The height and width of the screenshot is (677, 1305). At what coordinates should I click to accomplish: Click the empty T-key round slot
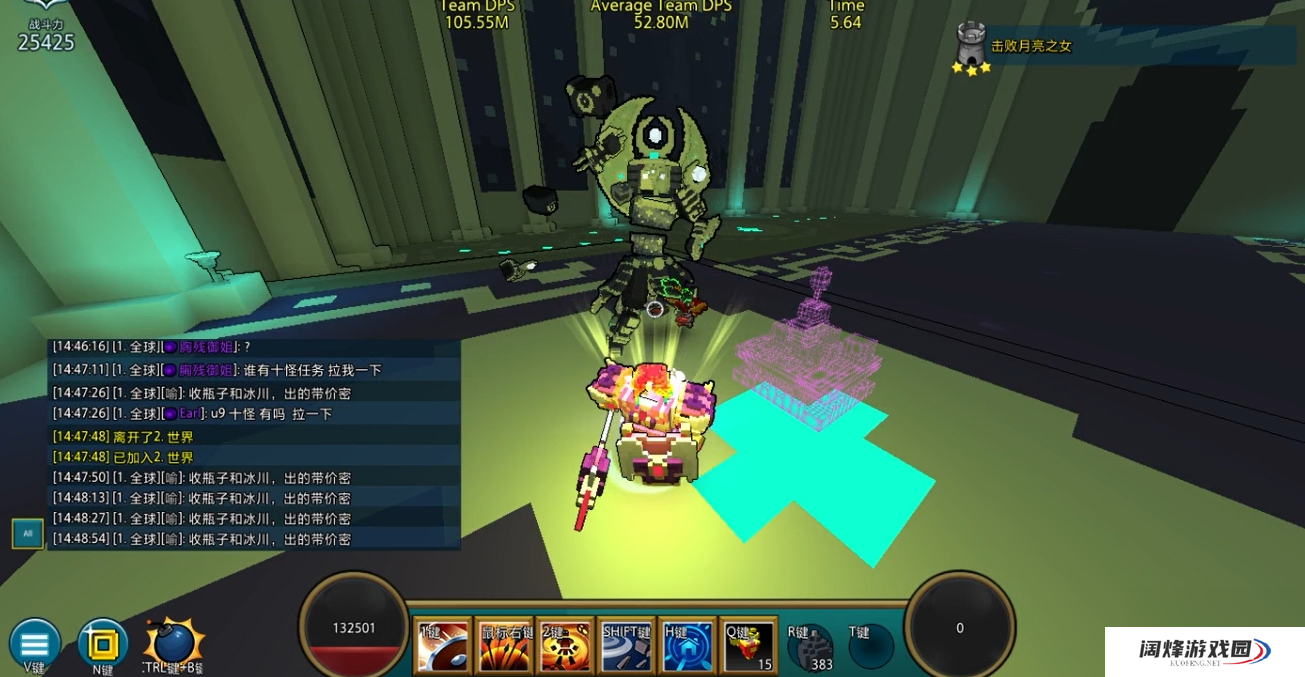pos(870,647)
